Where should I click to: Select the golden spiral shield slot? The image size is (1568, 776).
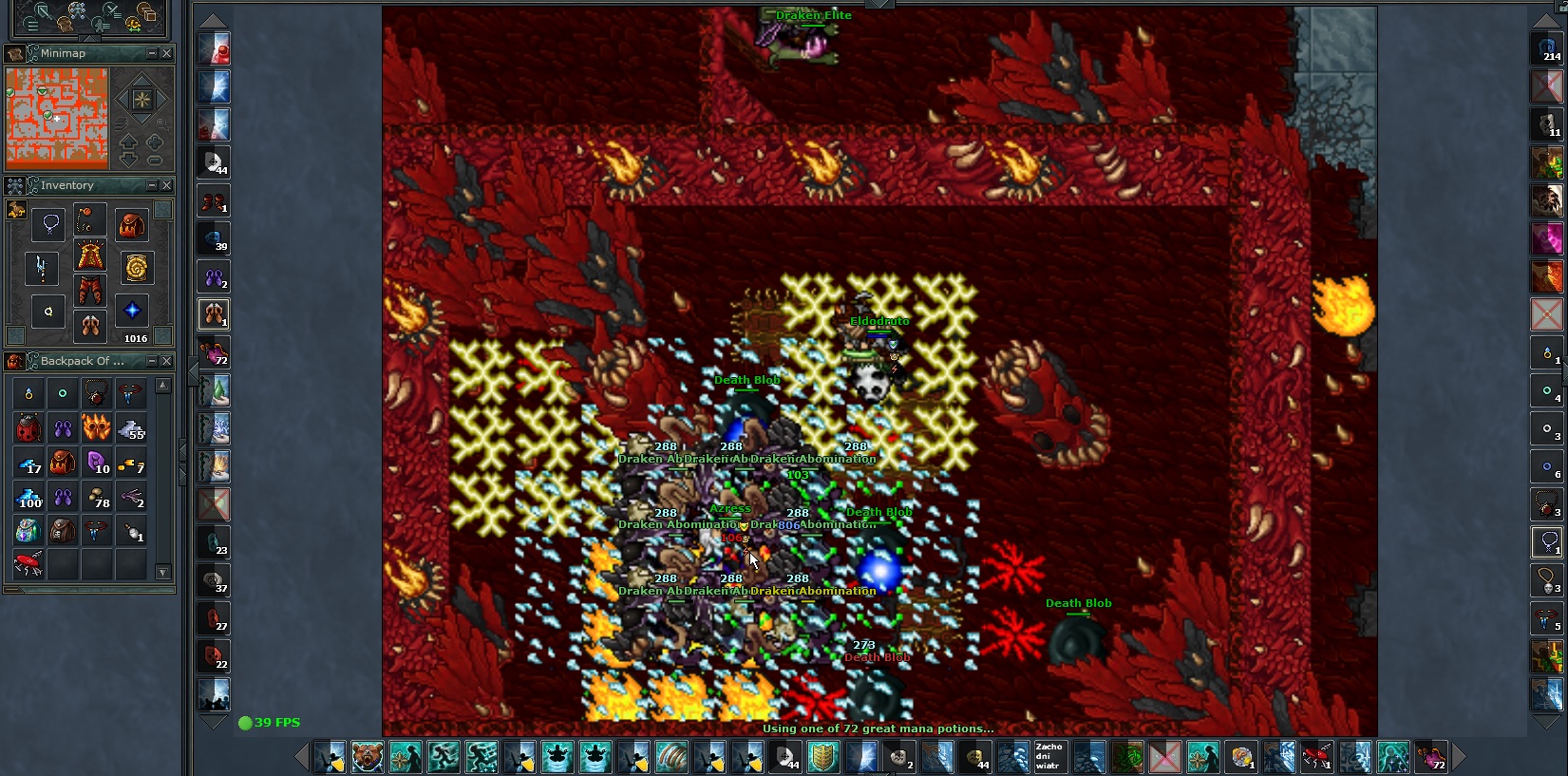133,268
